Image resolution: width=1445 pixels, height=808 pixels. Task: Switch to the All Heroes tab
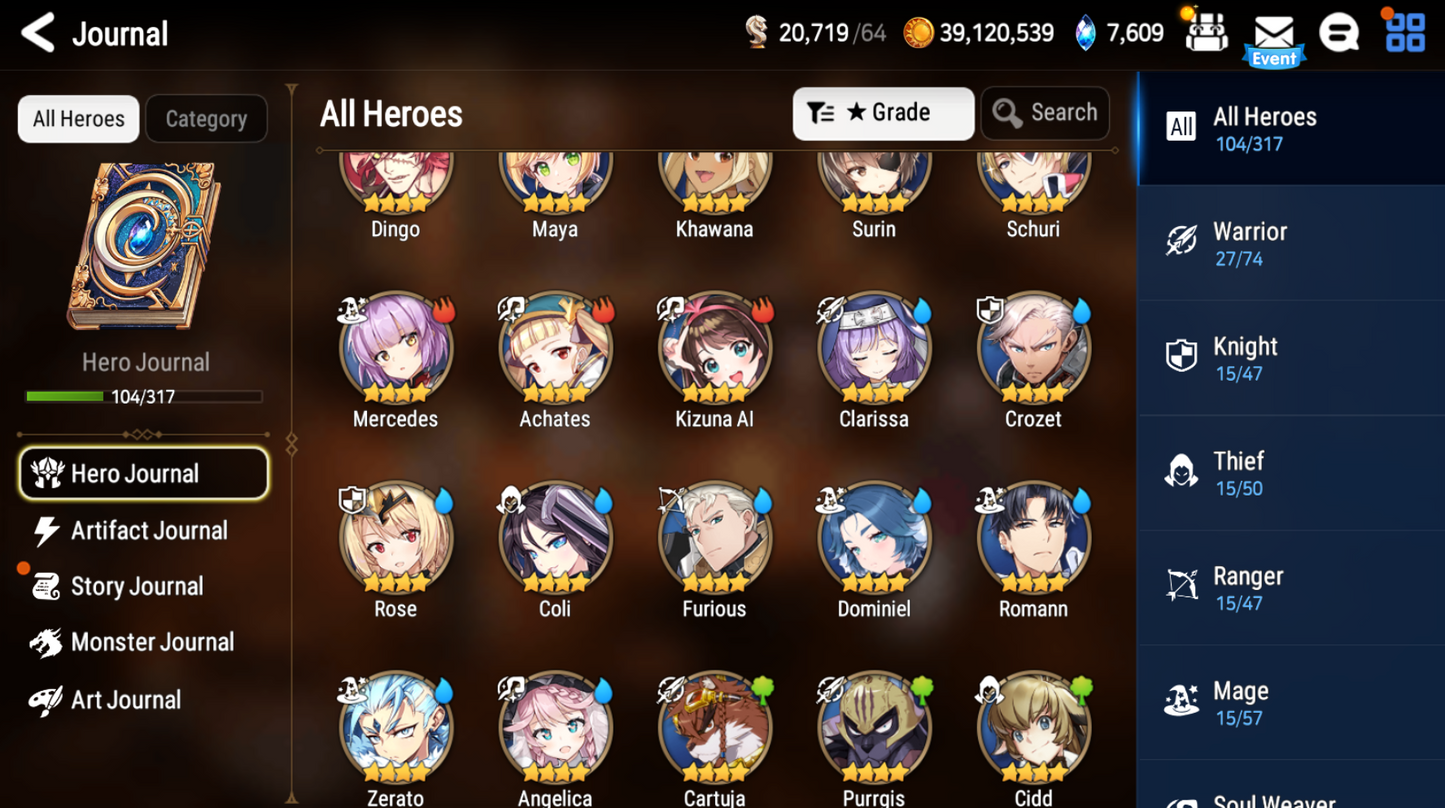coord(77,118)
